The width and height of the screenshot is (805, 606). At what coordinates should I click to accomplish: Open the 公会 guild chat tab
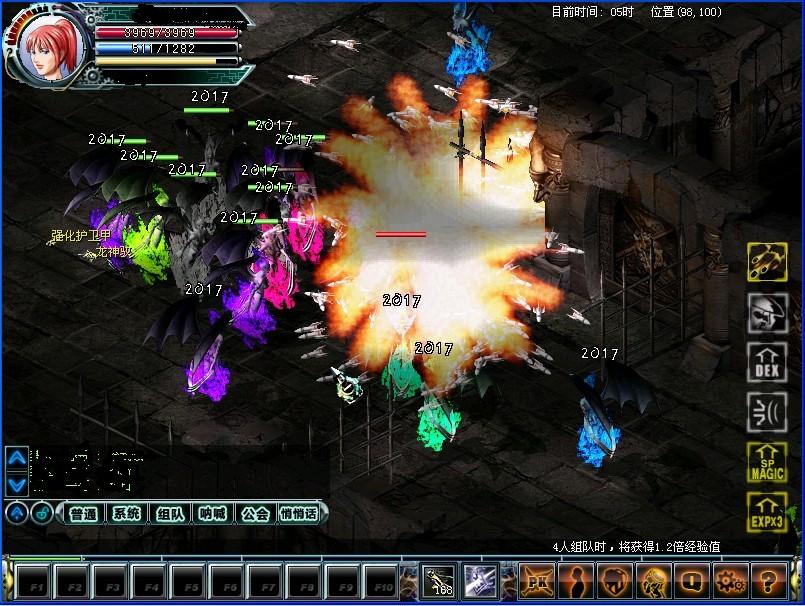[256, 514]
